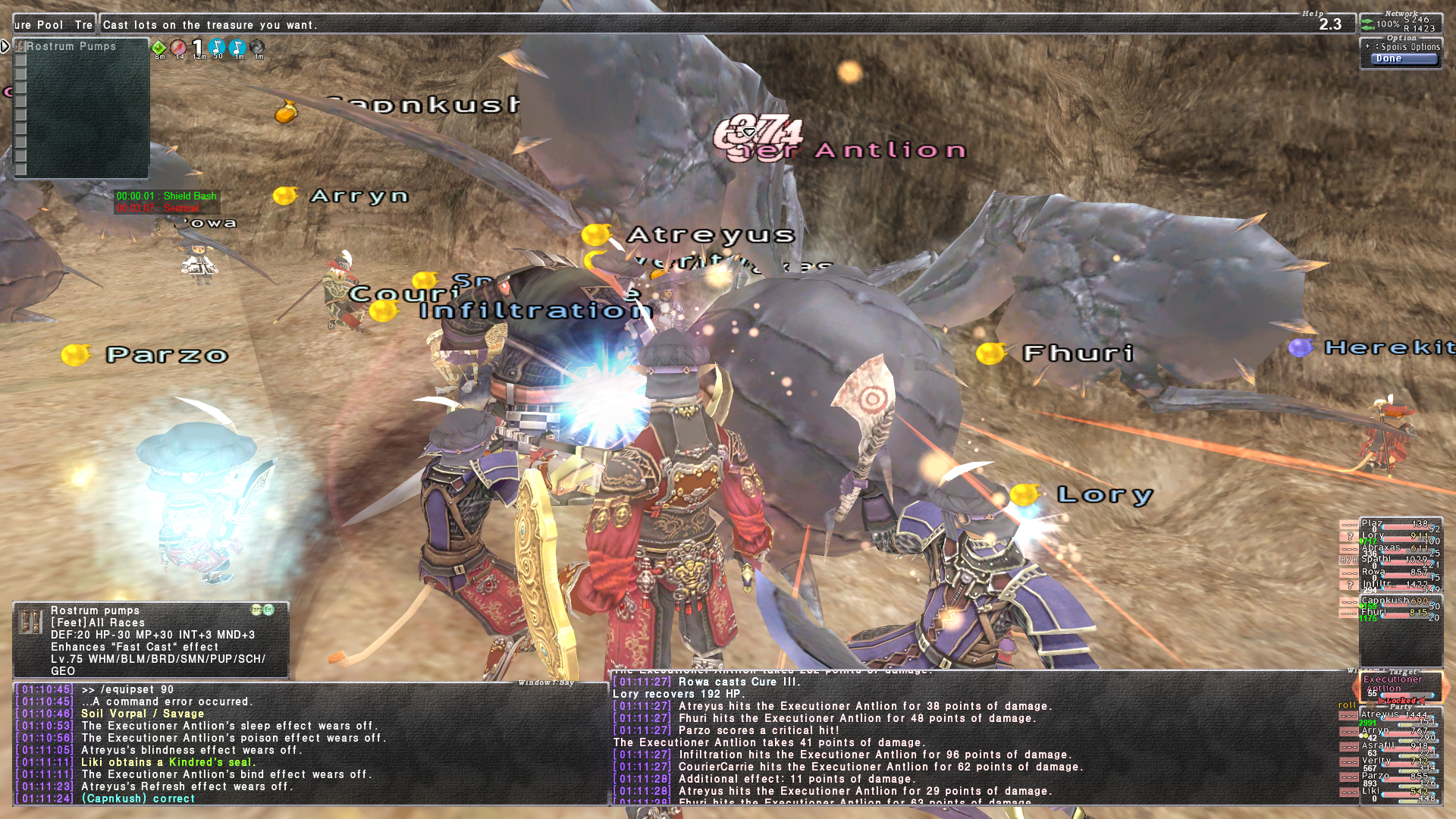Click the Executioner Antlion target window
This screenshot has height=819, width=1456.
tap(1400, 686)
